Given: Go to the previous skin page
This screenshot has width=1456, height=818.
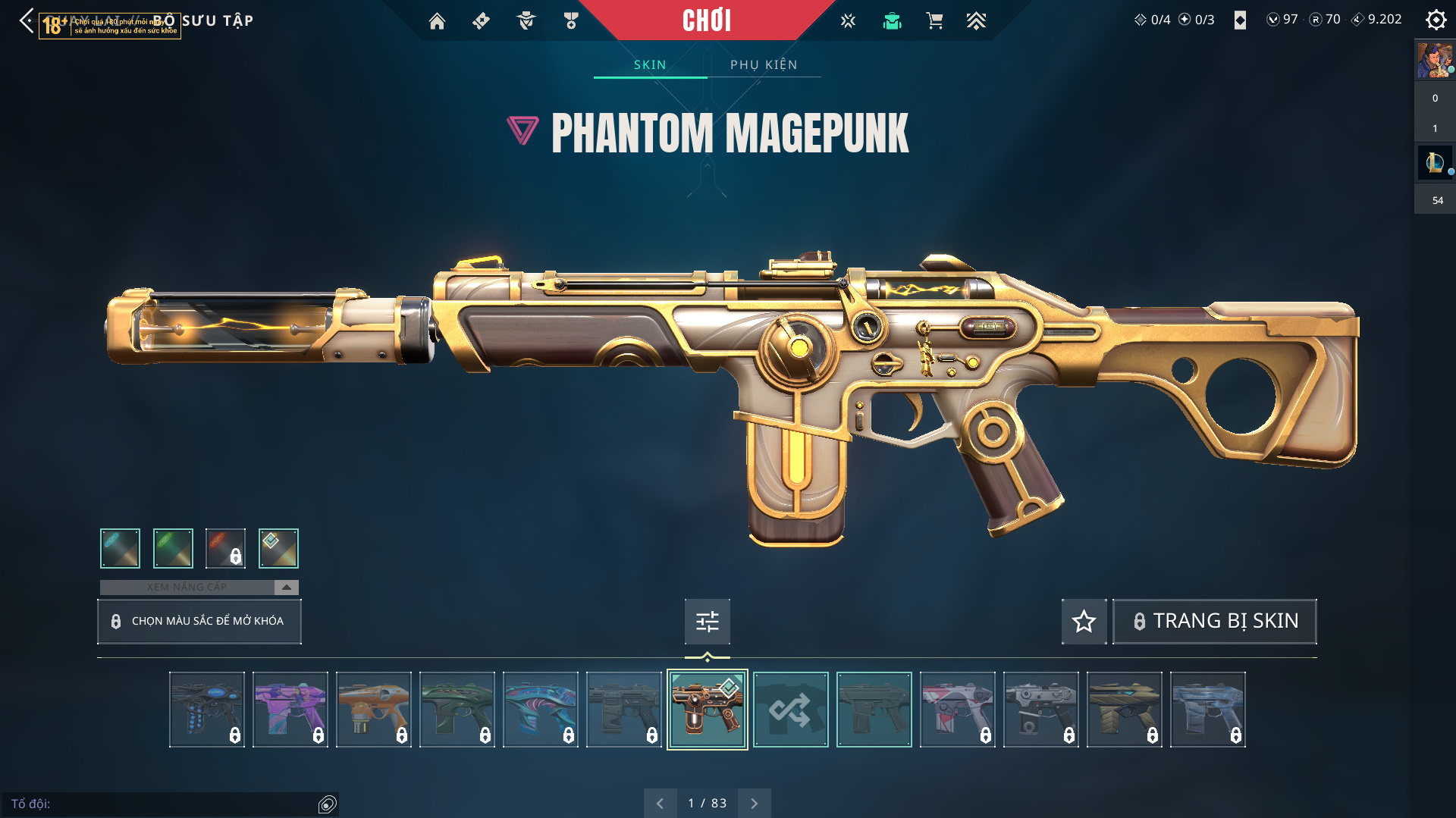Looking at the screenshot, I should (x=660, y=803).
